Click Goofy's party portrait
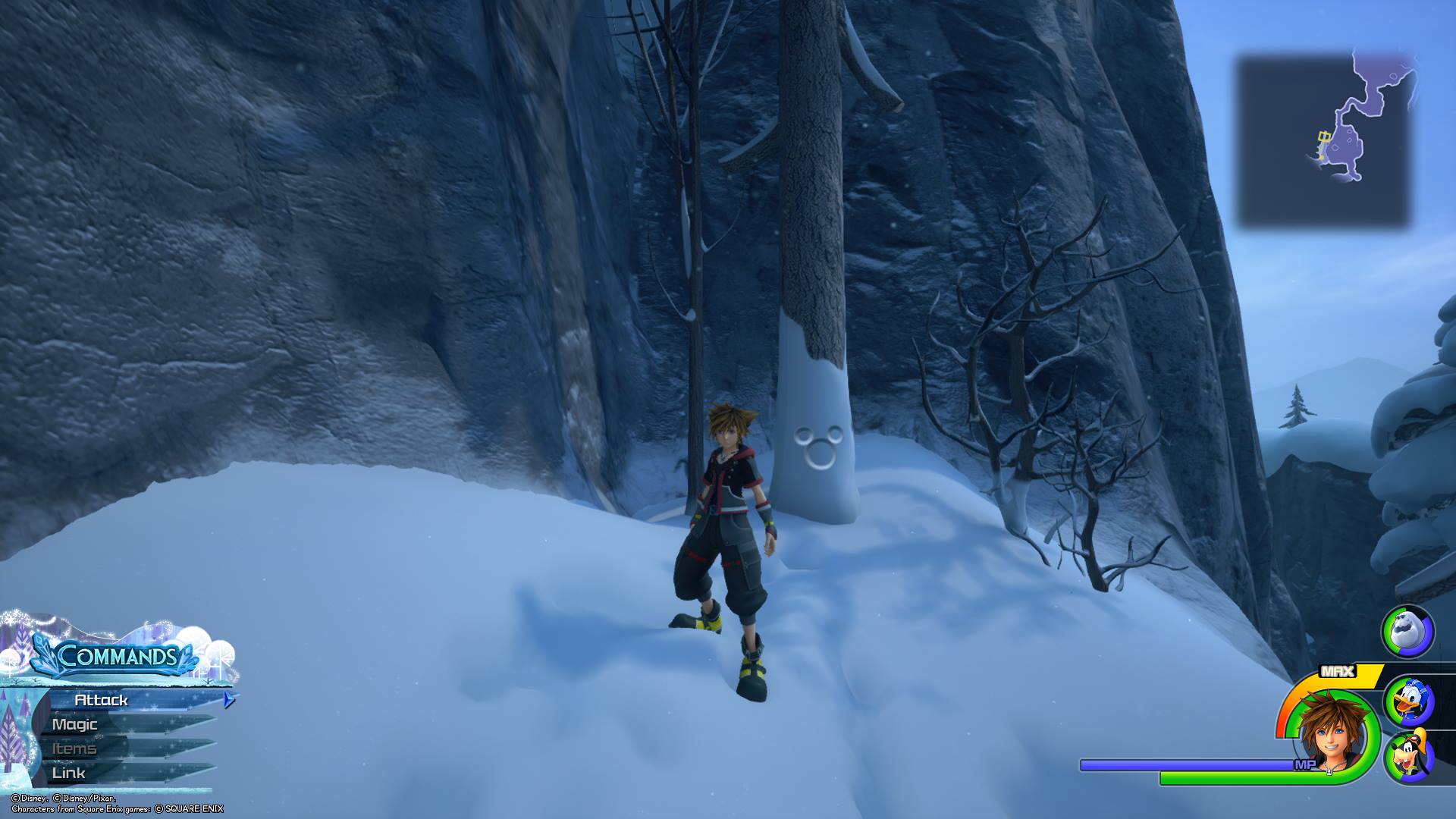 [x=1408, y=756]
